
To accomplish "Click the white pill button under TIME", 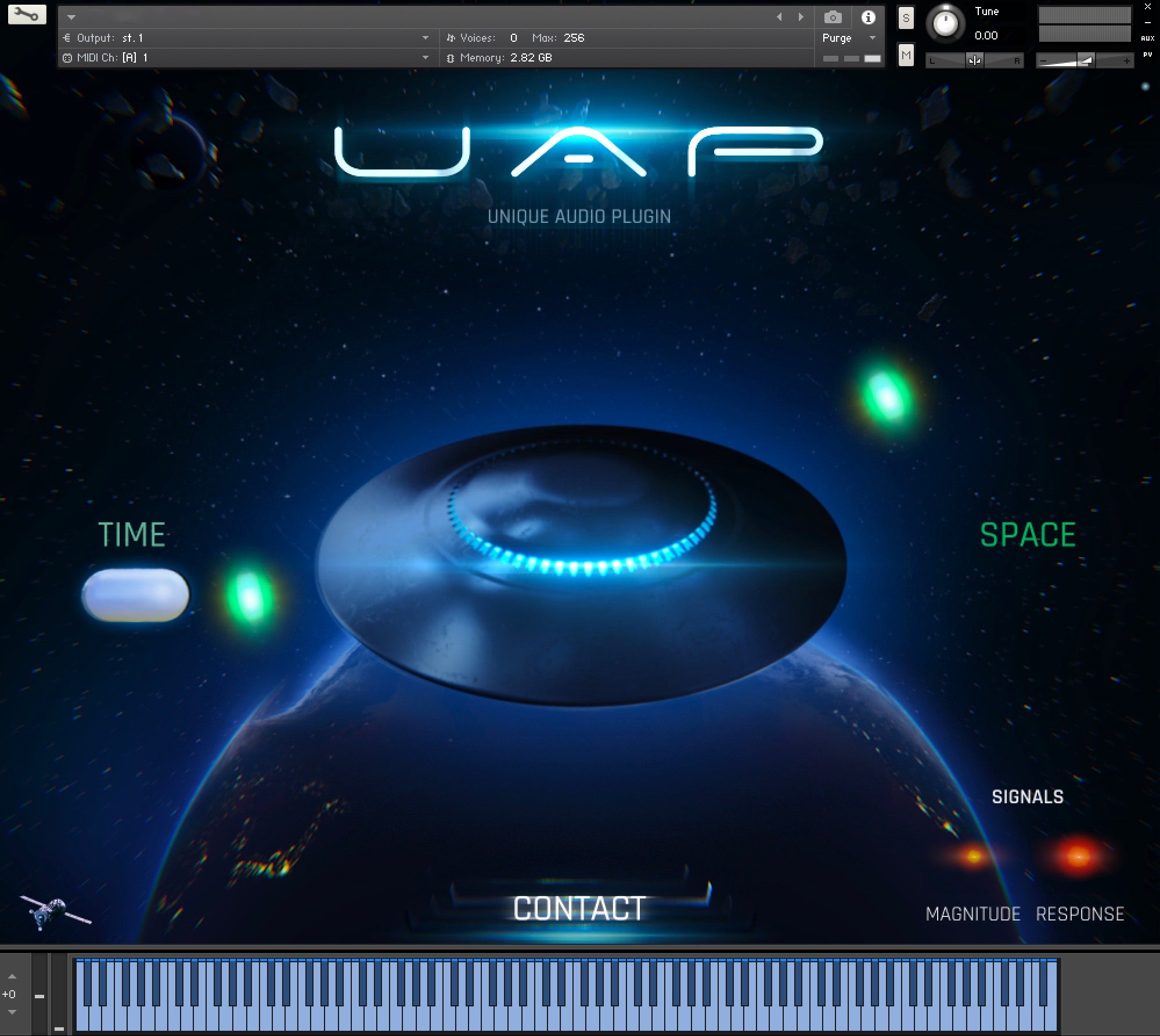I will coord(135,595).
